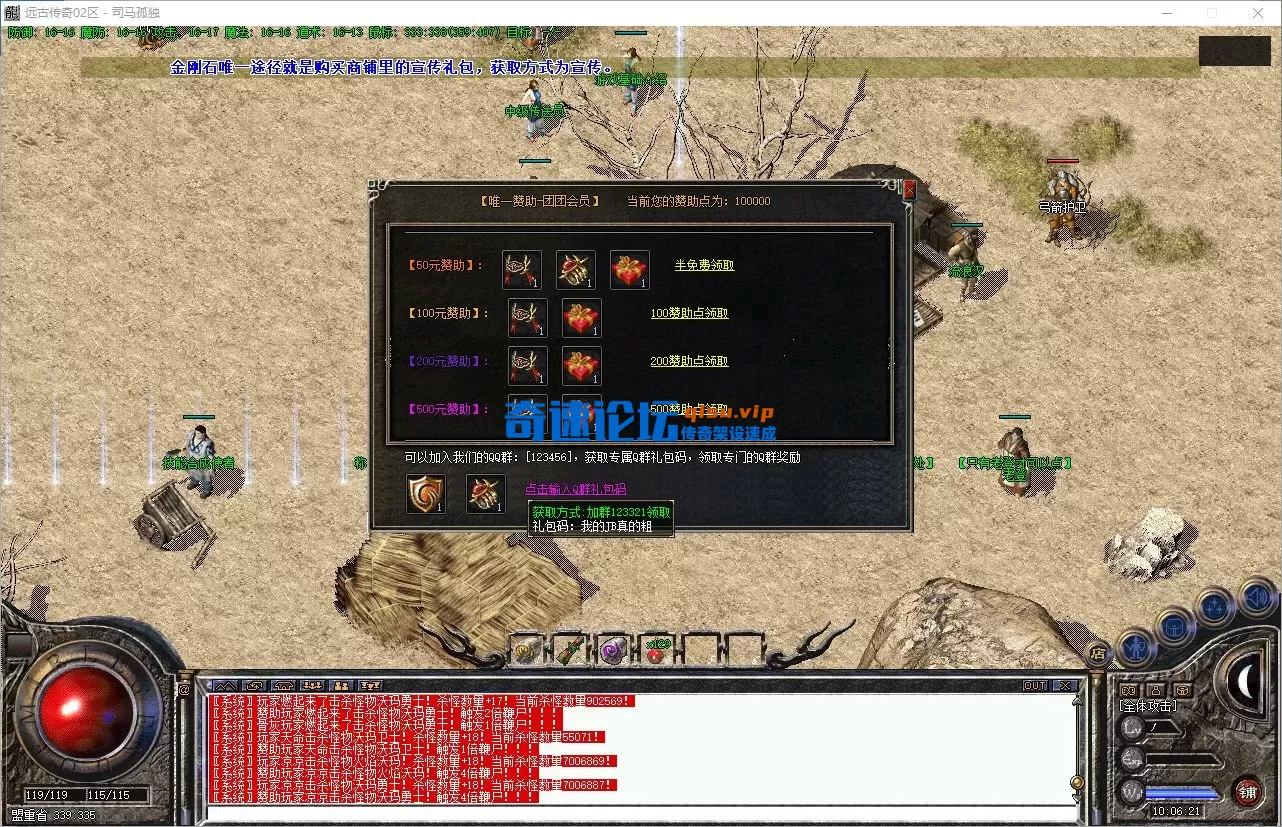1282x827 pixels.
Task: Select the sparkle effects icon on the HUD
Action: (x=1214, y=606)
